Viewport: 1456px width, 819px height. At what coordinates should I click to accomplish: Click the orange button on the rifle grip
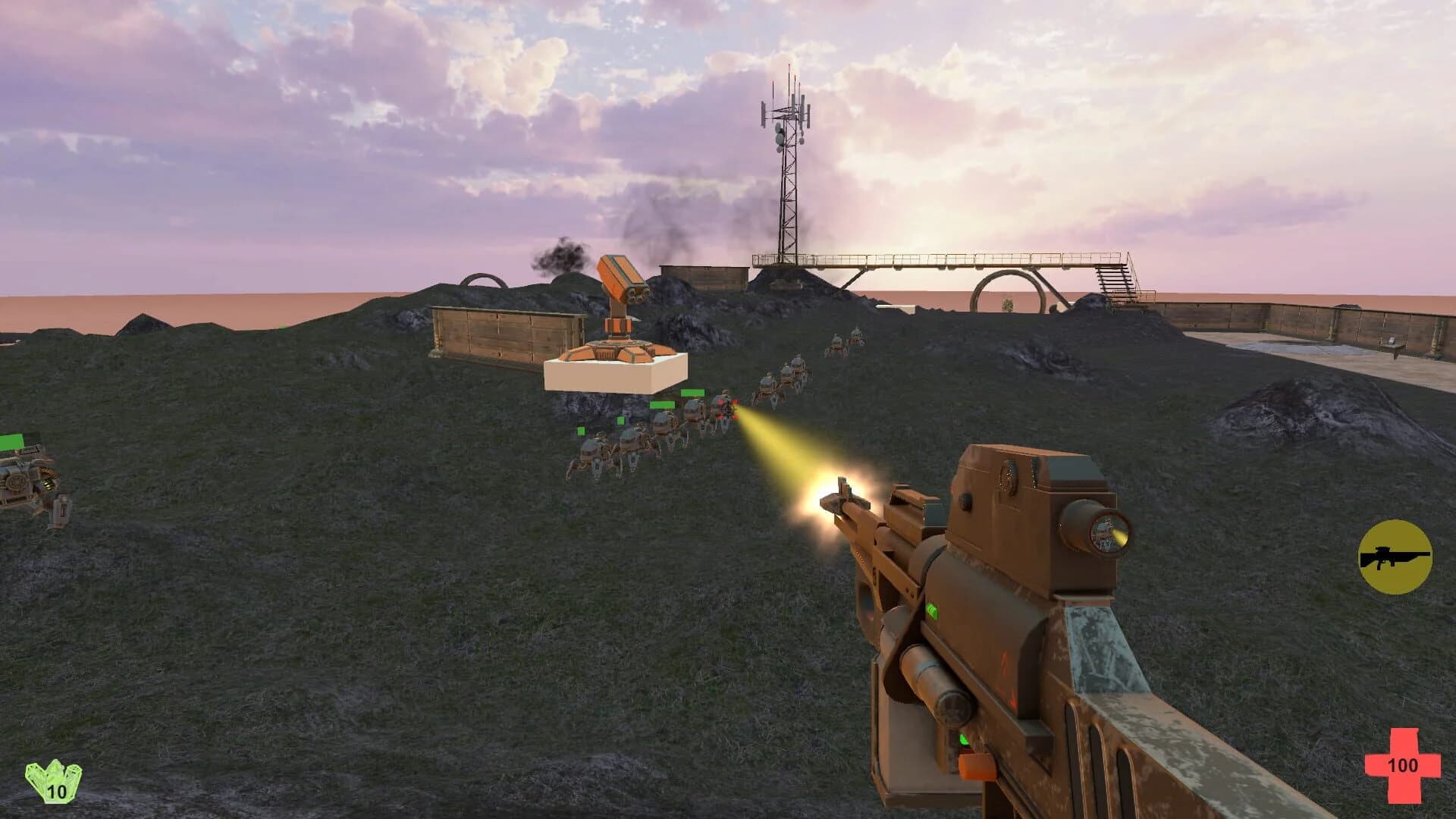point(977,767)
